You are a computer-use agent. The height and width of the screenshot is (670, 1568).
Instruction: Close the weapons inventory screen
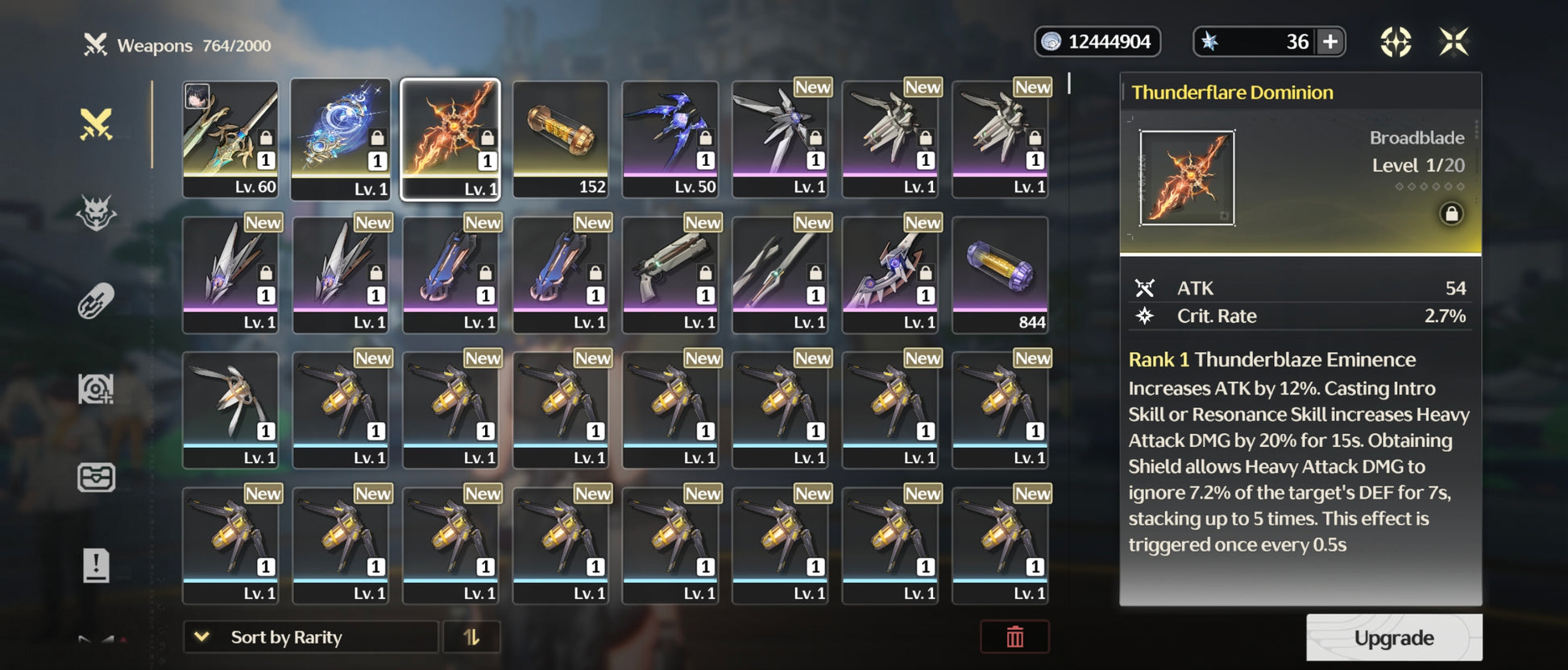pos(1454,42)
